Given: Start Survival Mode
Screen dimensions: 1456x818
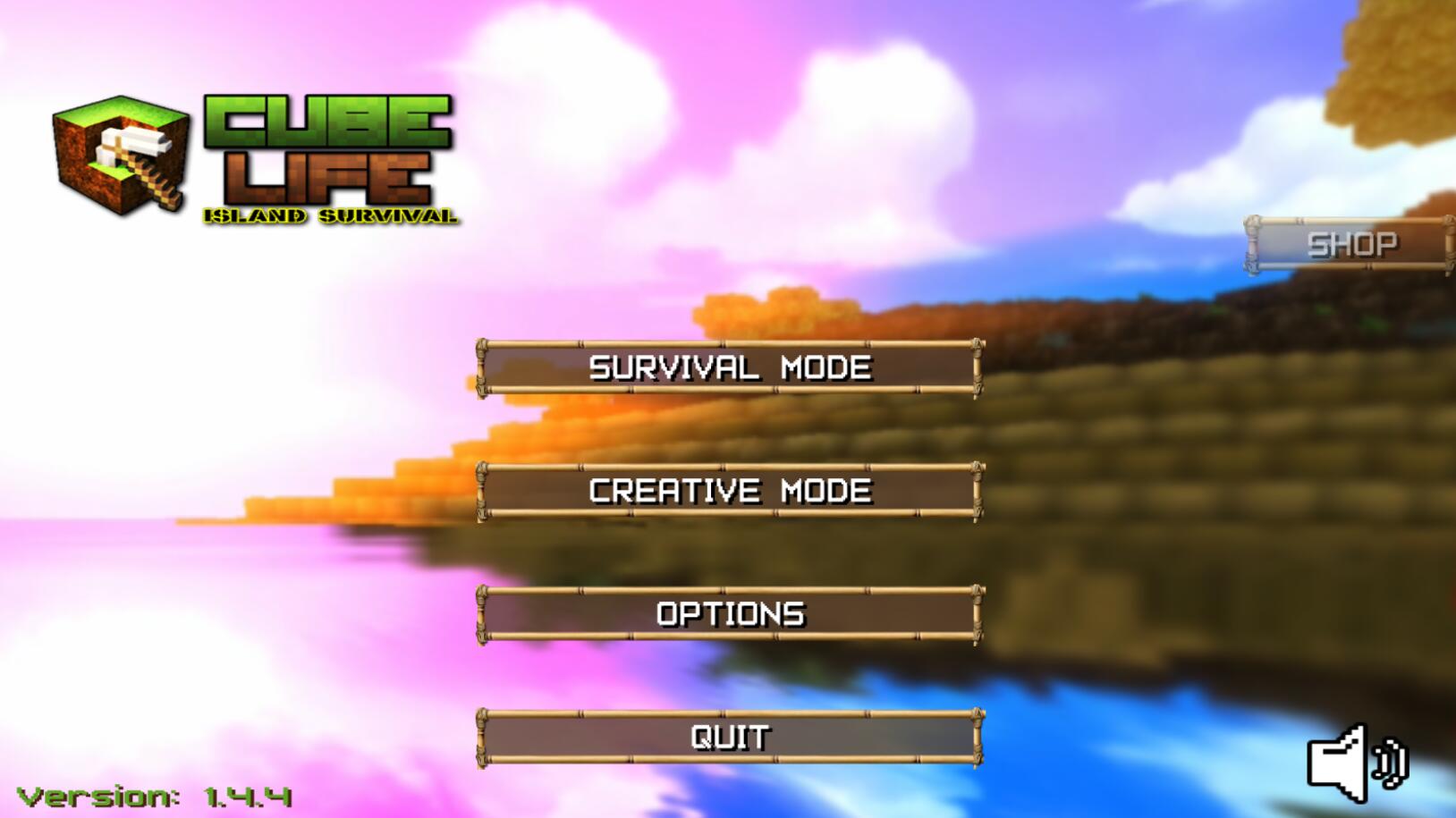Looking at the screenshot, I should pos(729,367).
